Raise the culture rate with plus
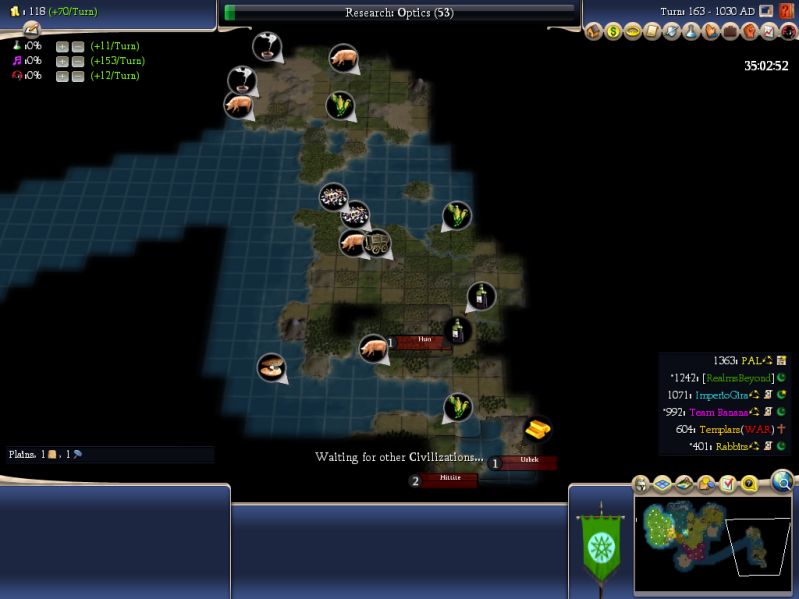 pos(62,61)
